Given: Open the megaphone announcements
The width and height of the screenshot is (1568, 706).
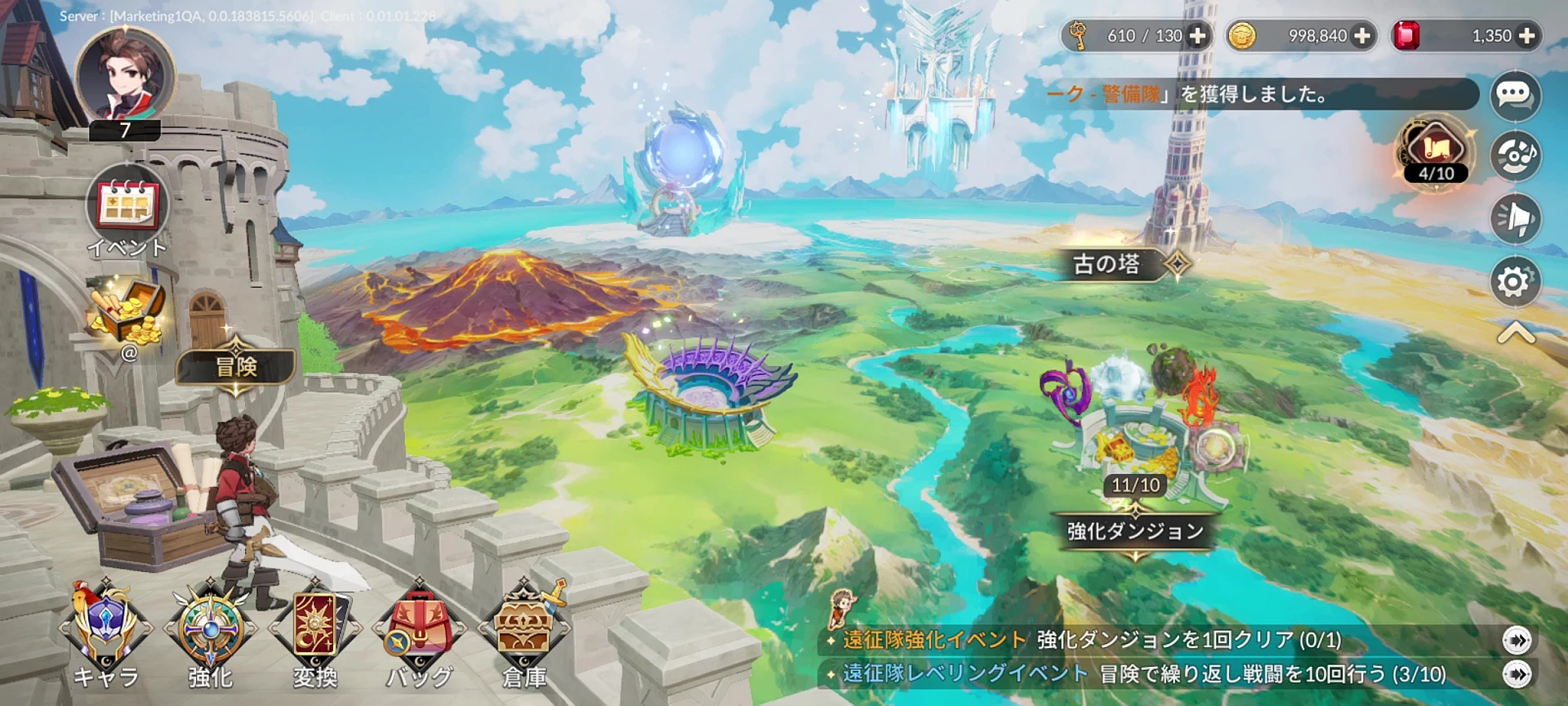Looking at the screenshot, I should coord(1515,218).
